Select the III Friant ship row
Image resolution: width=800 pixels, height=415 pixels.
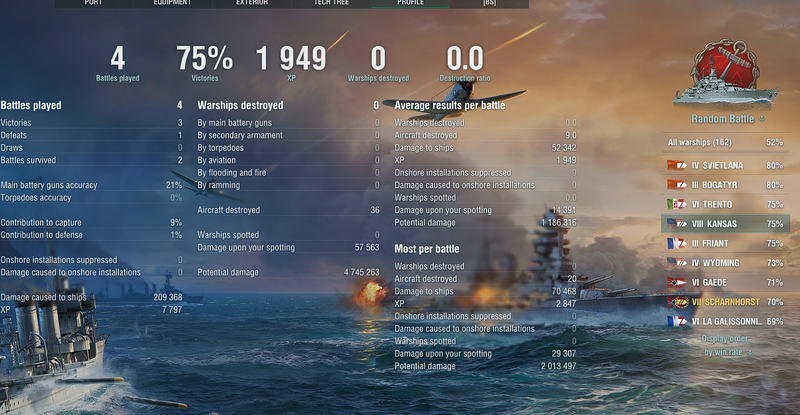[x=725, y=243]
